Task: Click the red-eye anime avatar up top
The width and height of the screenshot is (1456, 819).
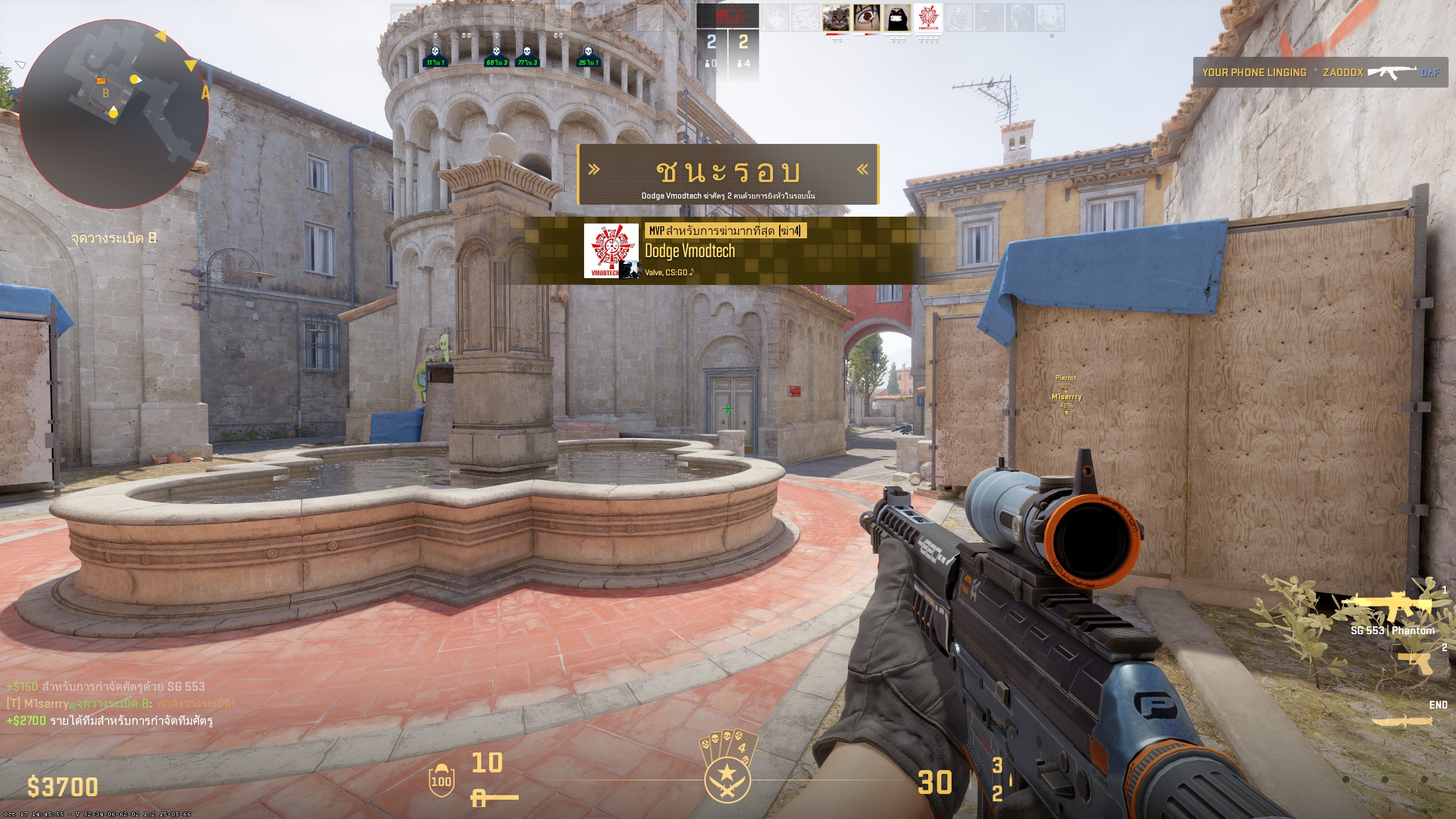Action: (x=867, y=18)
